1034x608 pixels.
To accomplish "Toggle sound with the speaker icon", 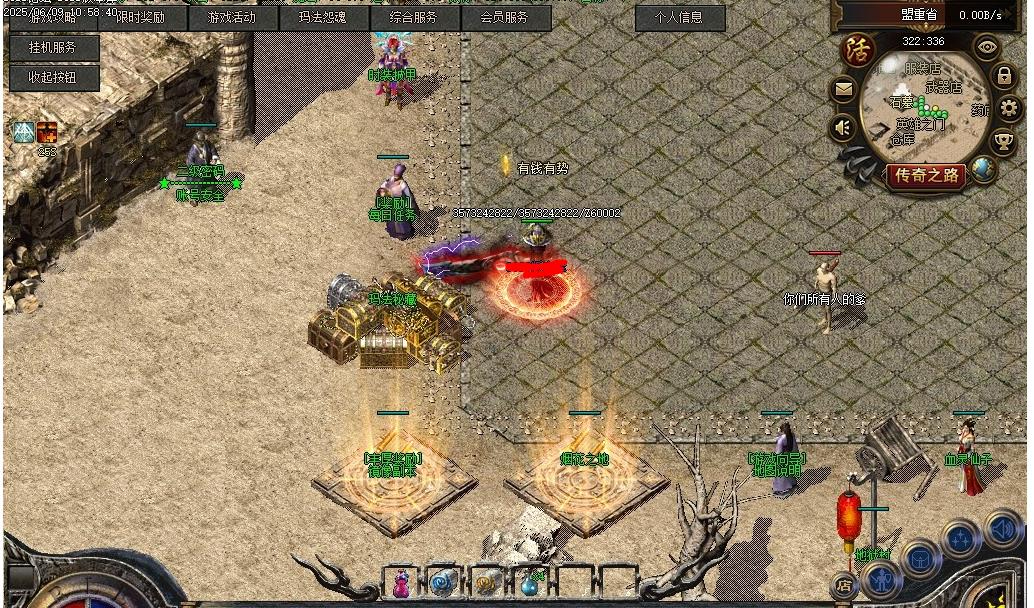I will point(843,128).
